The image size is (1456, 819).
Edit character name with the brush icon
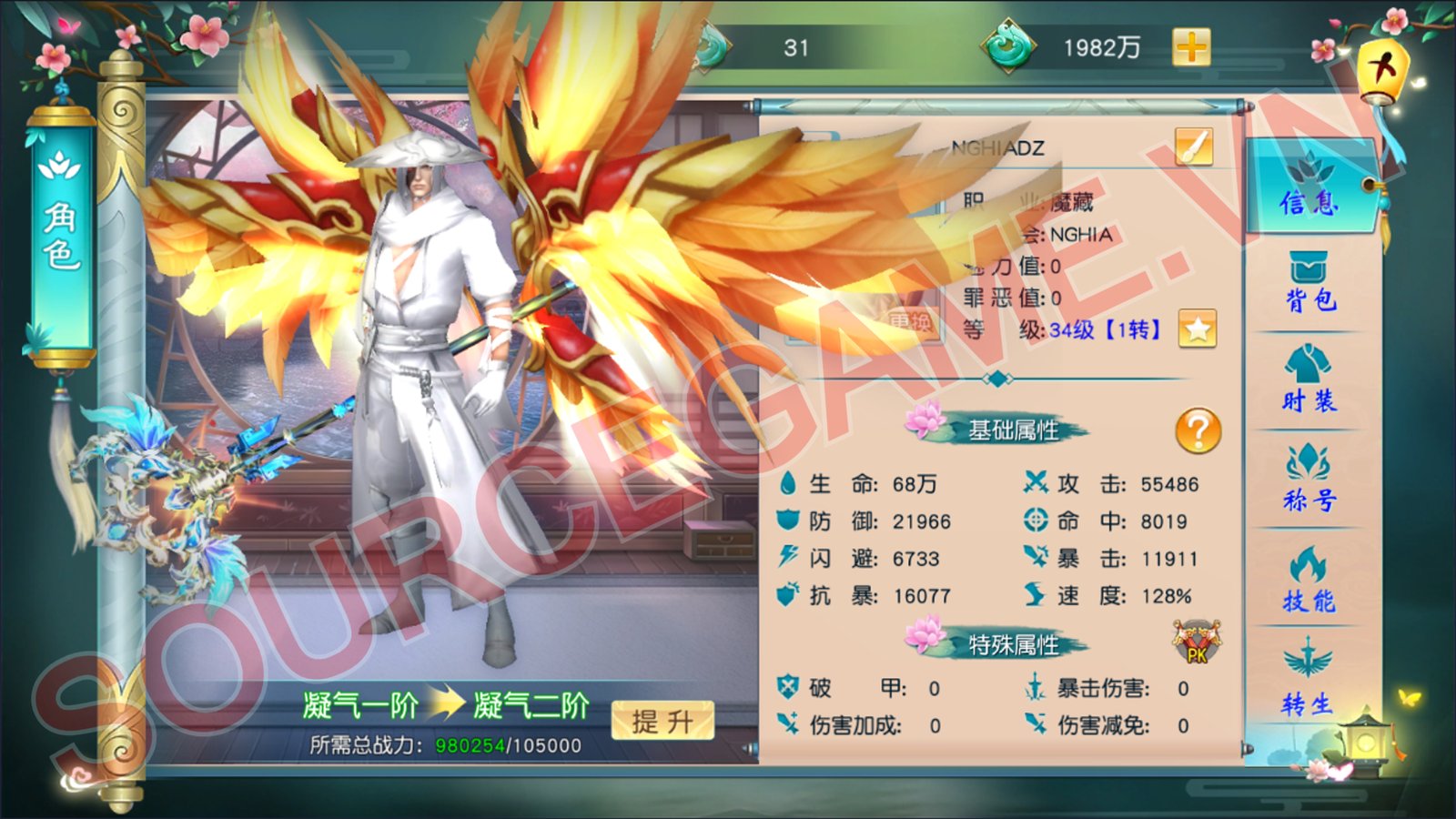tap(1193, 147)
